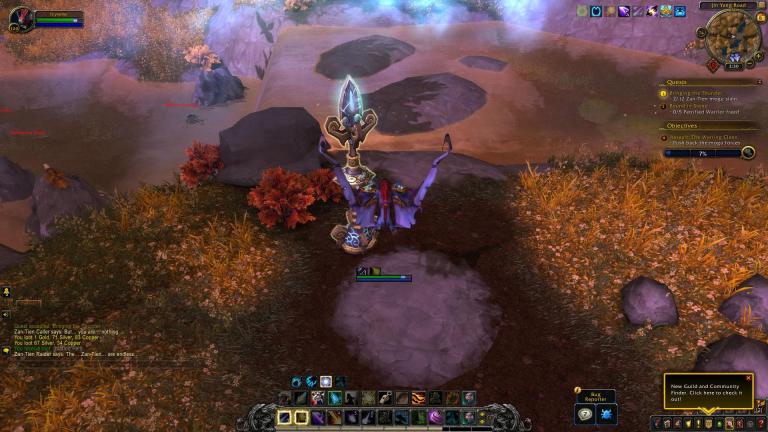Click the Jin Yang Road zone label
Viewport: 768px width, 432px height.
(x=724, y=6)
